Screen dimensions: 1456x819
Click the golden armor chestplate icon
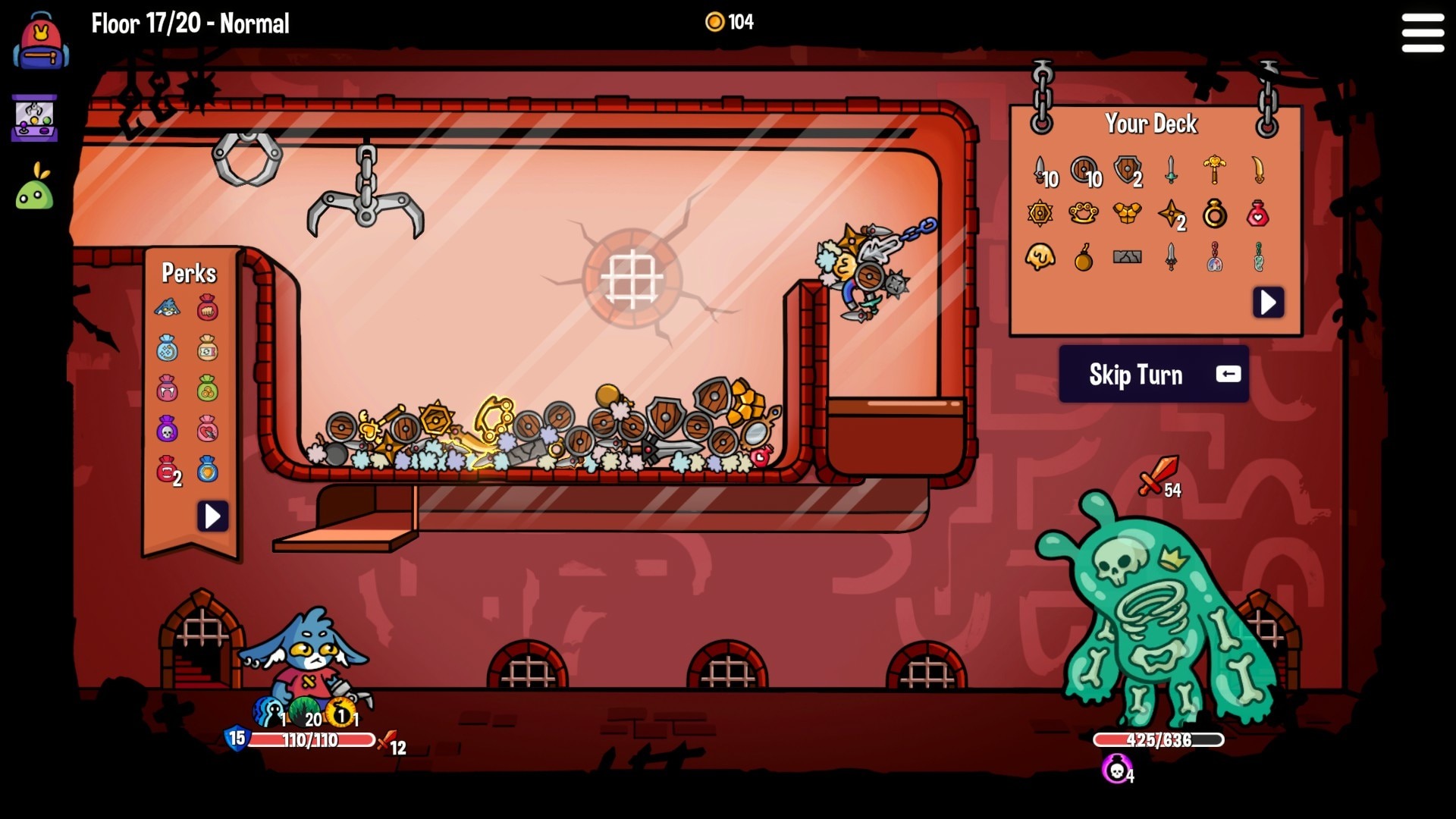1127,214
